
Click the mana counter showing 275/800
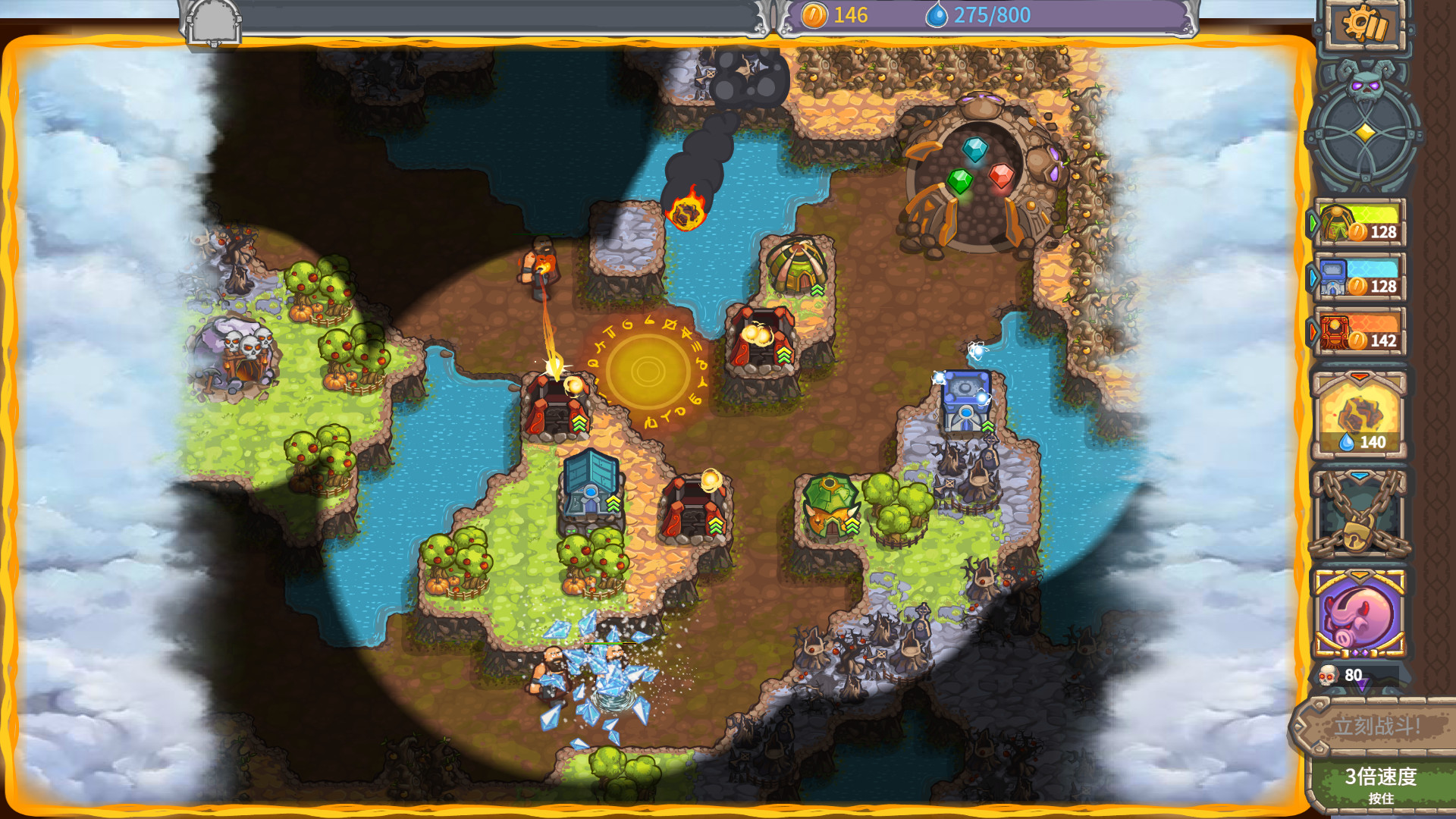[978, 14]
